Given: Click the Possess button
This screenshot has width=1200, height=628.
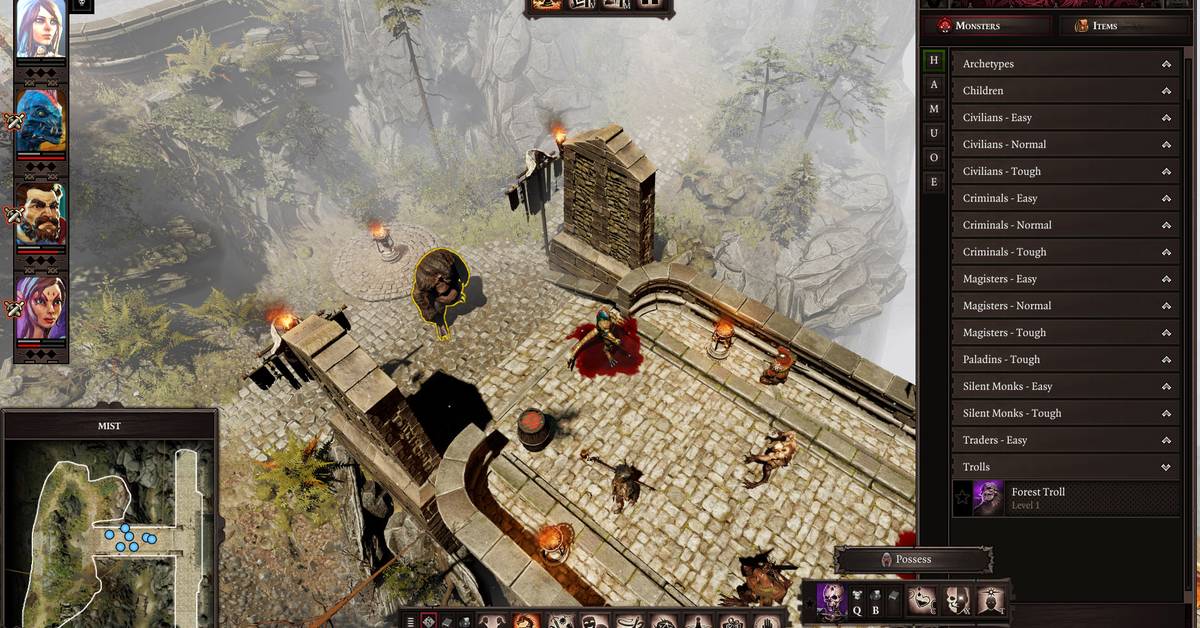Looking at the screenshot, I should (x=913, y=560).
